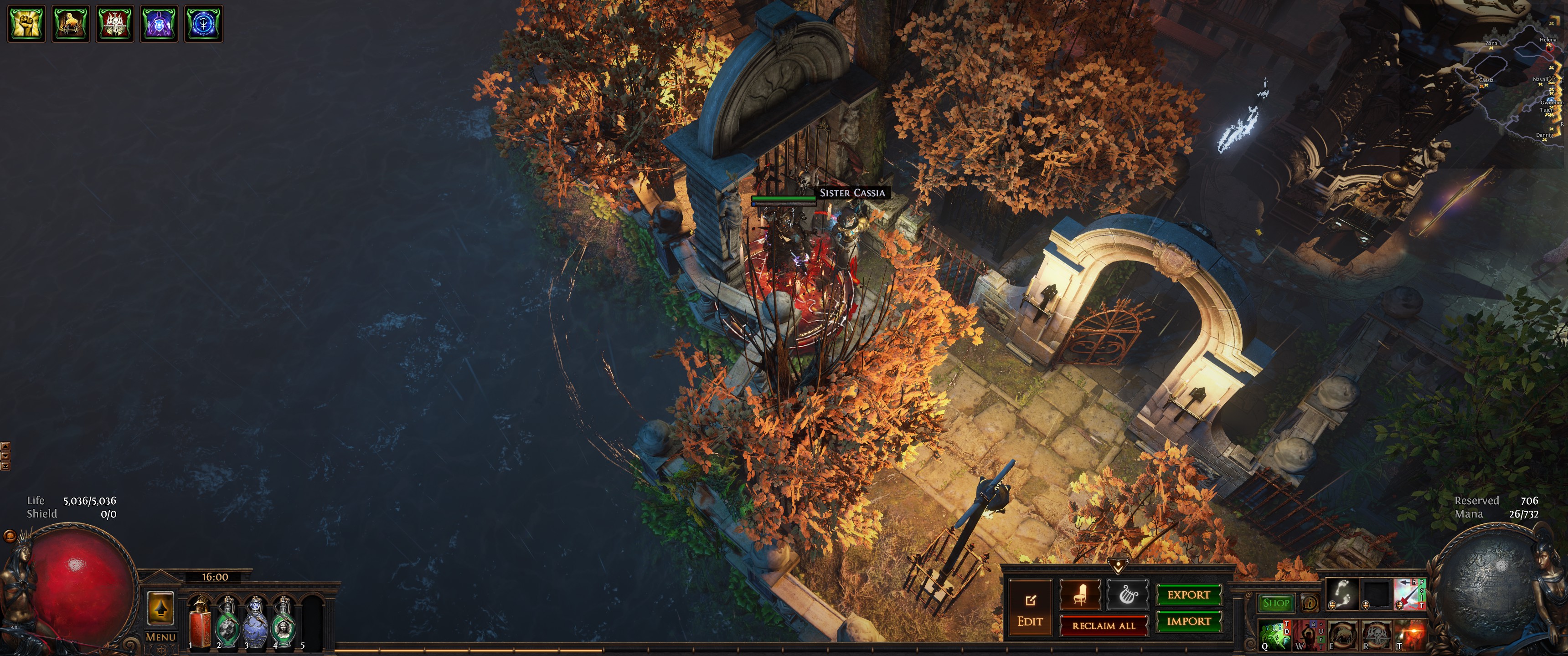The width and height of the screenshot is (1568, 656).
Task: Reclaim all hideout decorations
Action: pyautogui.click(x=1104, y=625)
